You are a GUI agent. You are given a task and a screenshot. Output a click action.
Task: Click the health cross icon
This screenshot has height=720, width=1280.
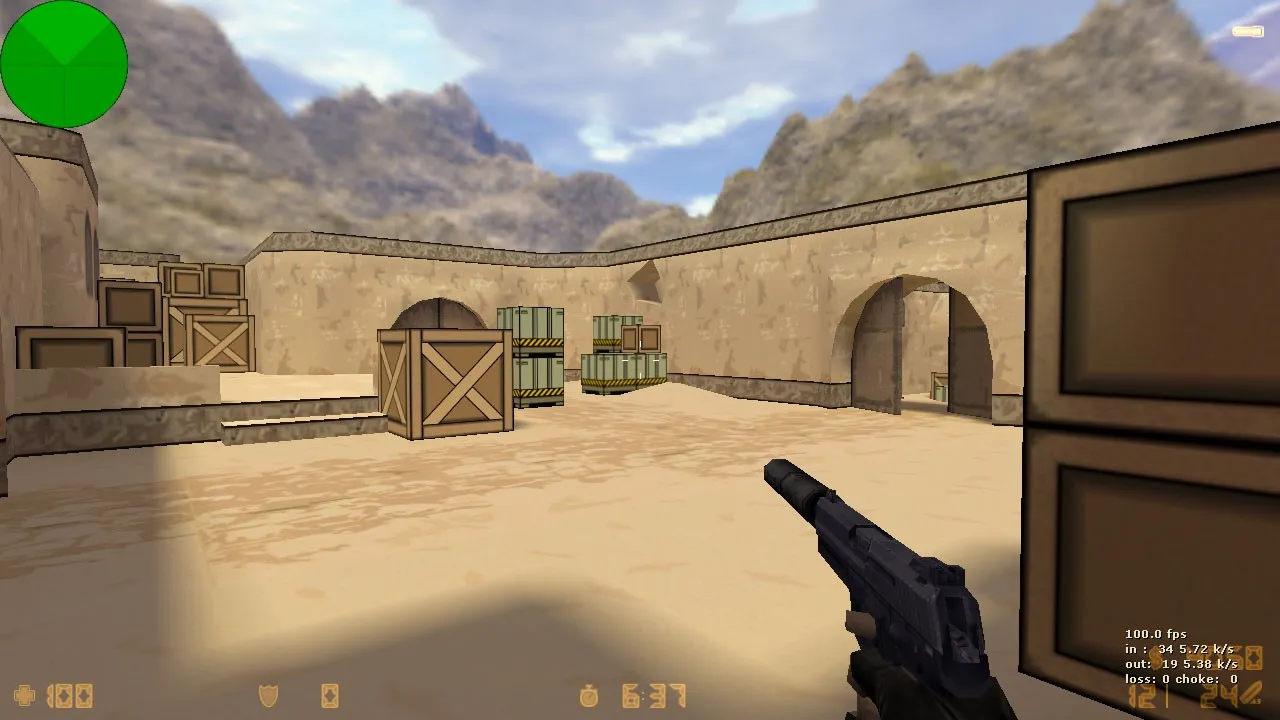(22, 696)
